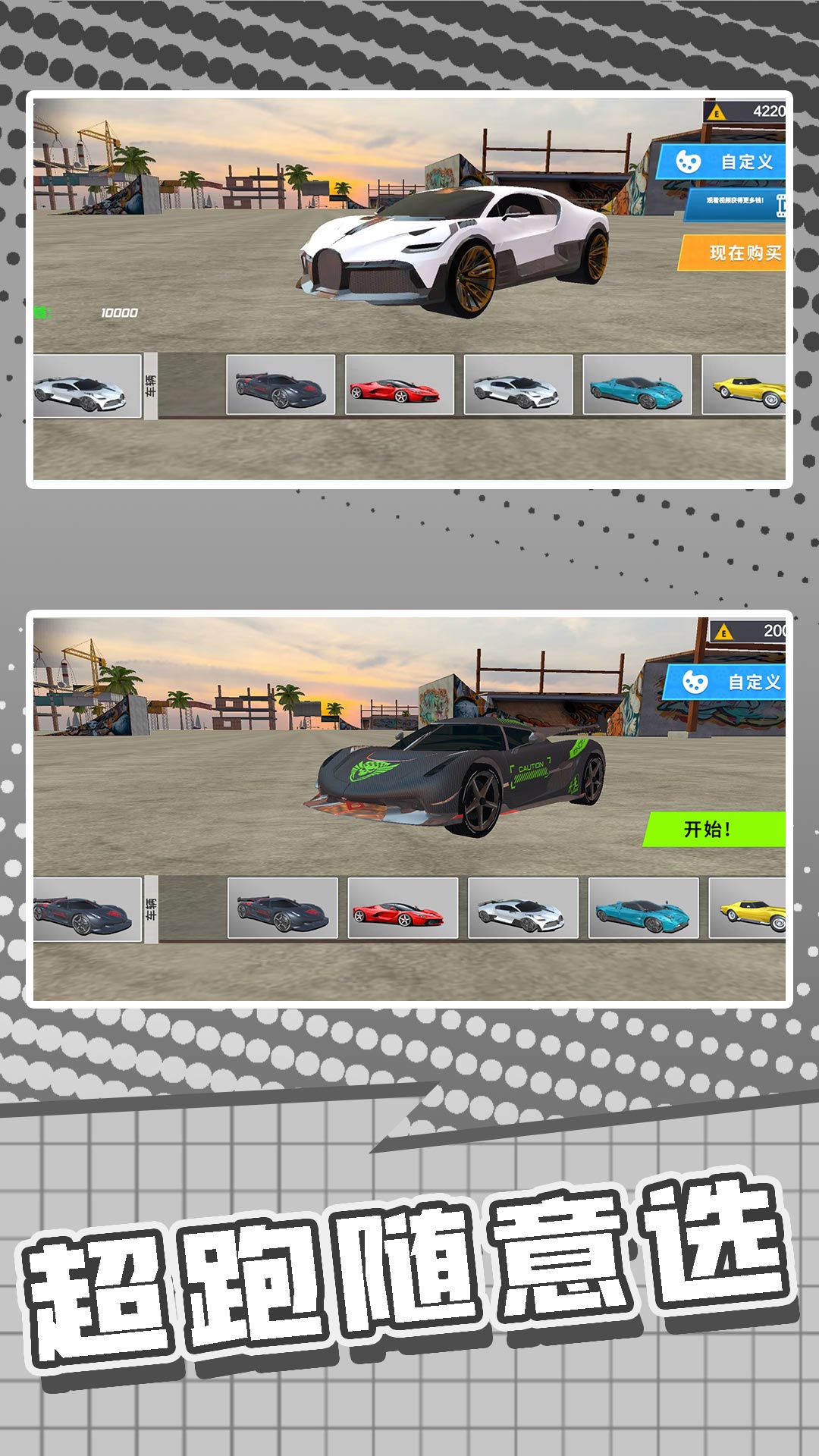Viewport: 819px width, 1456px height.
Task: Choose the red supercar thumbnail below the green-decal car
Action: click(x=403, y=908)
